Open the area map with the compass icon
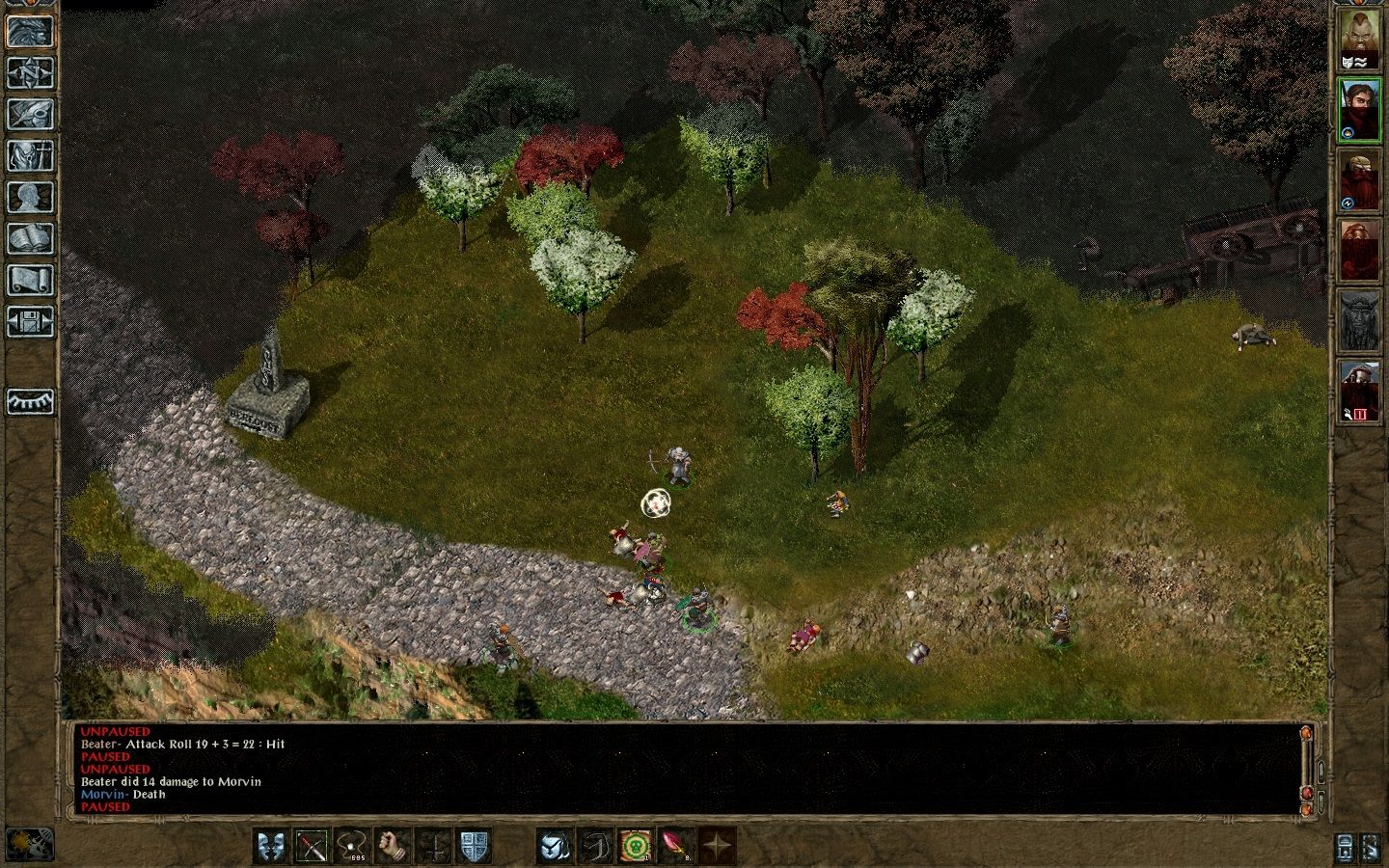This screenshot has height=868, width=1389. [x=30, y=72]
